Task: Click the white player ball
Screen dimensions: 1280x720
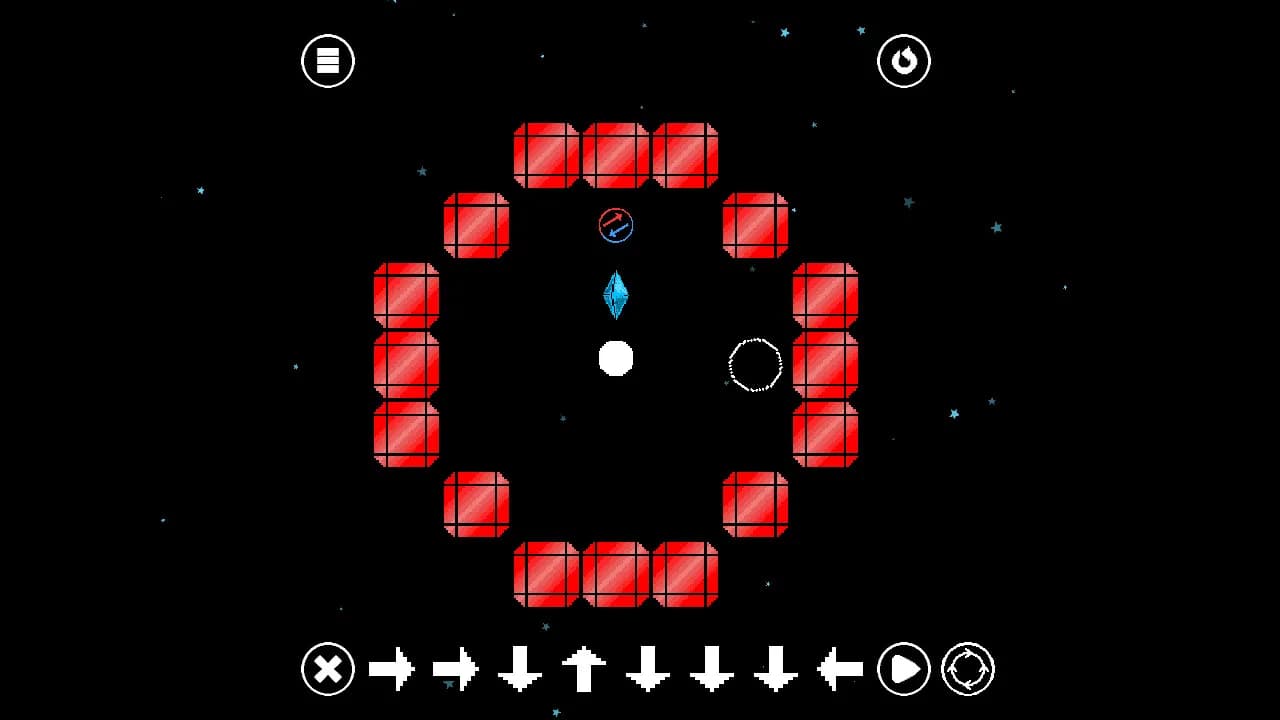Action: [614, 360]
